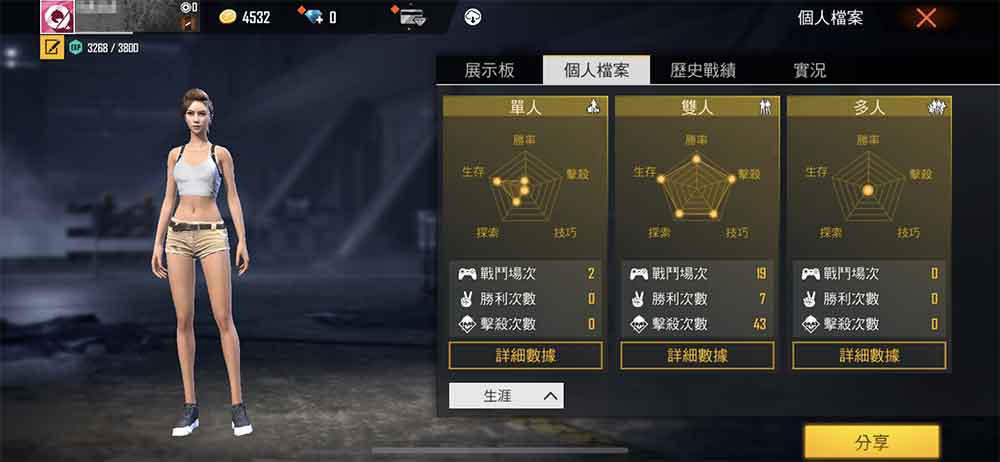The height and width of the screenshot is (462, 1000).
Task: Select the 個人檔案 tab
Action: coord(595,70)
